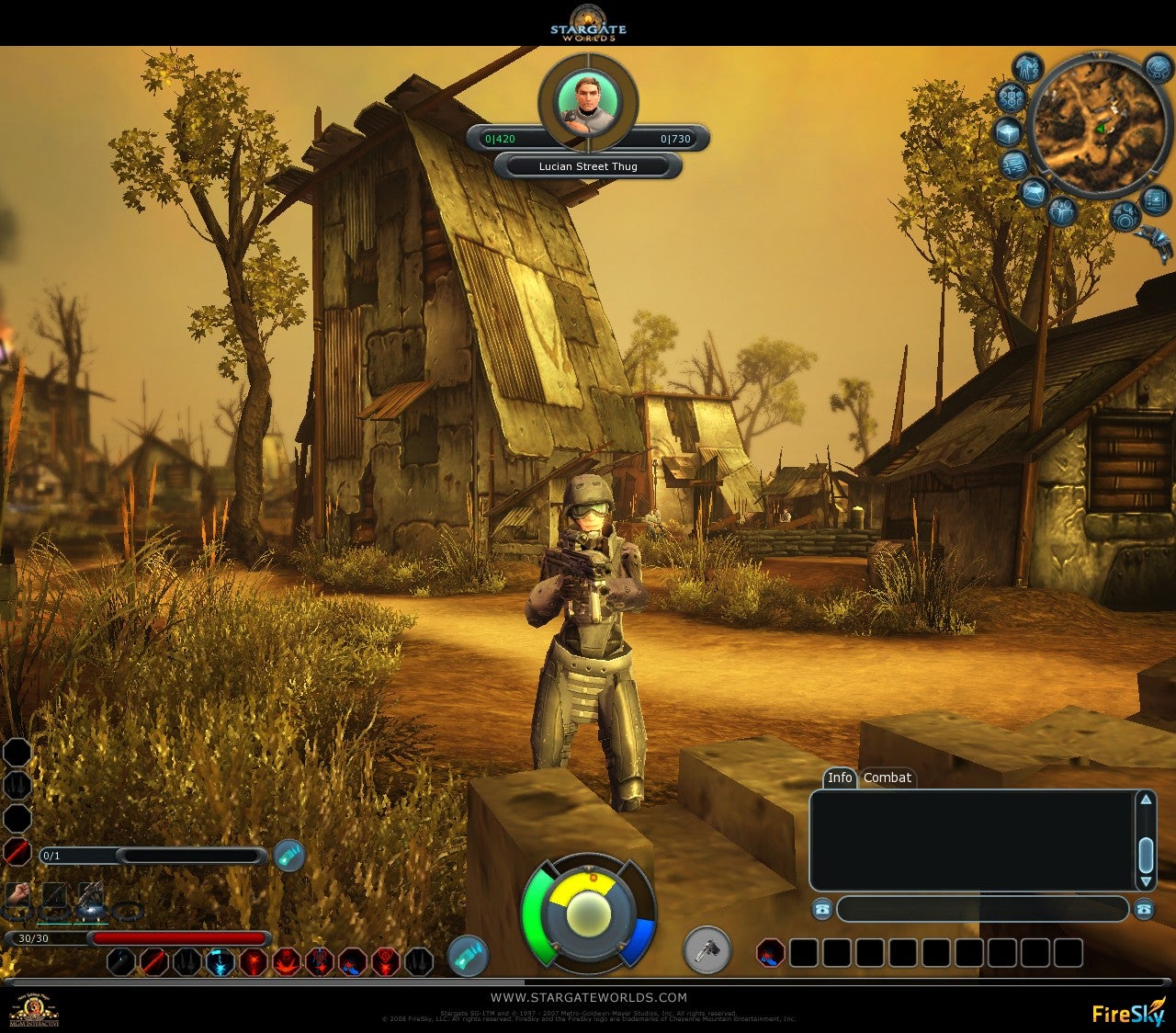Click the Stargate Worlds logo
Image resolution: width=1176 pixels, height=1033 pixels.
pos(588,23)
